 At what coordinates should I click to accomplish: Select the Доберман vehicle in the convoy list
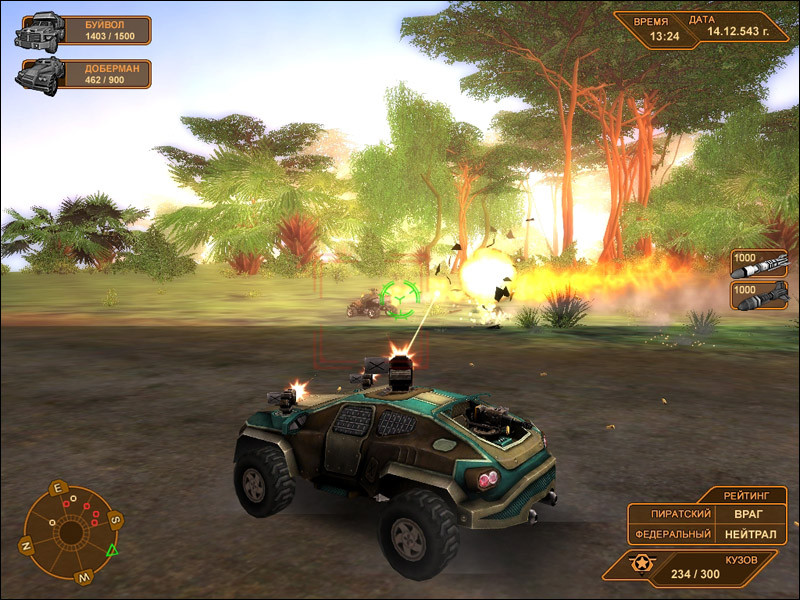[83, 74]
